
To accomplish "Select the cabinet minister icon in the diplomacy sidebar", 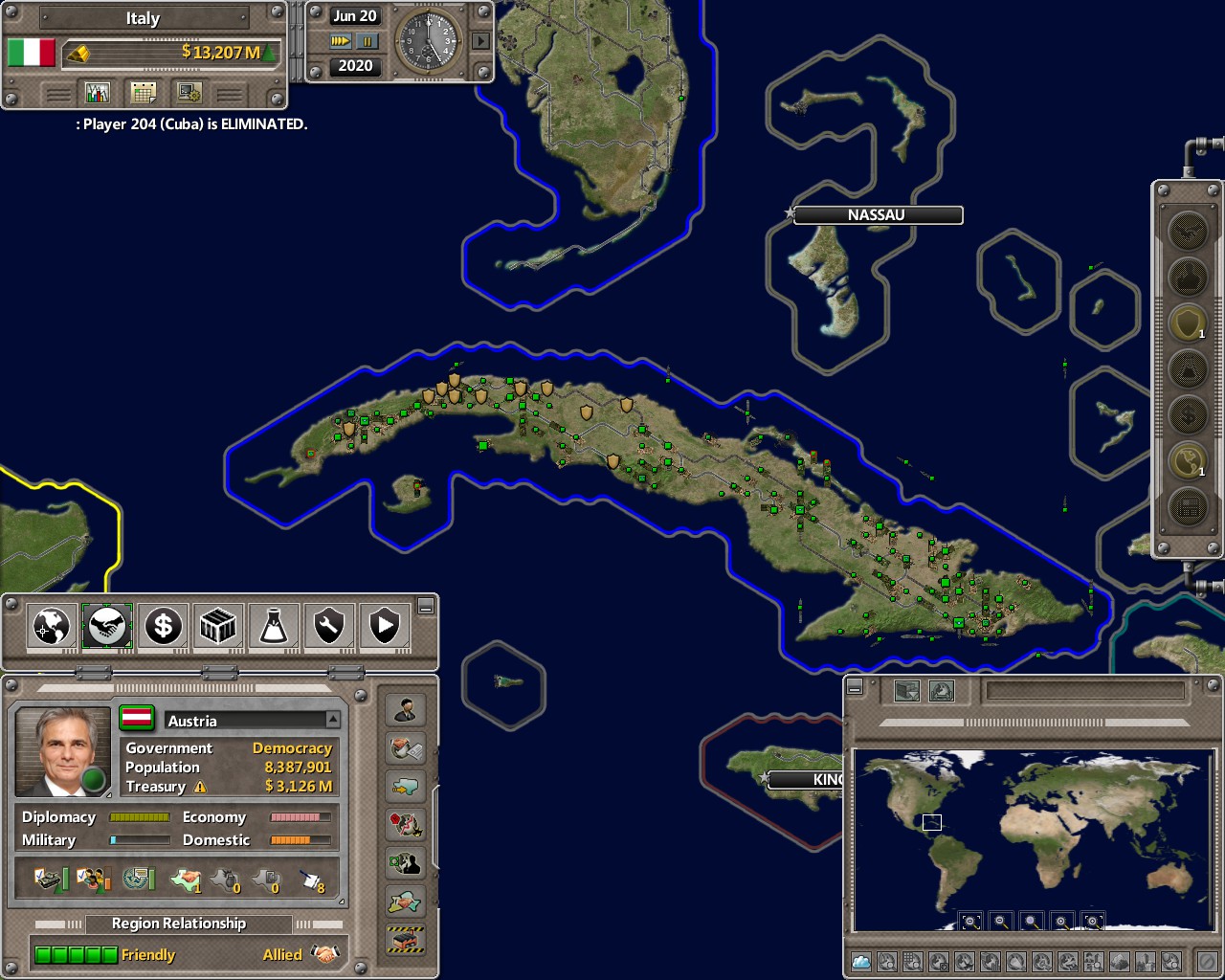I will point(406,709).
